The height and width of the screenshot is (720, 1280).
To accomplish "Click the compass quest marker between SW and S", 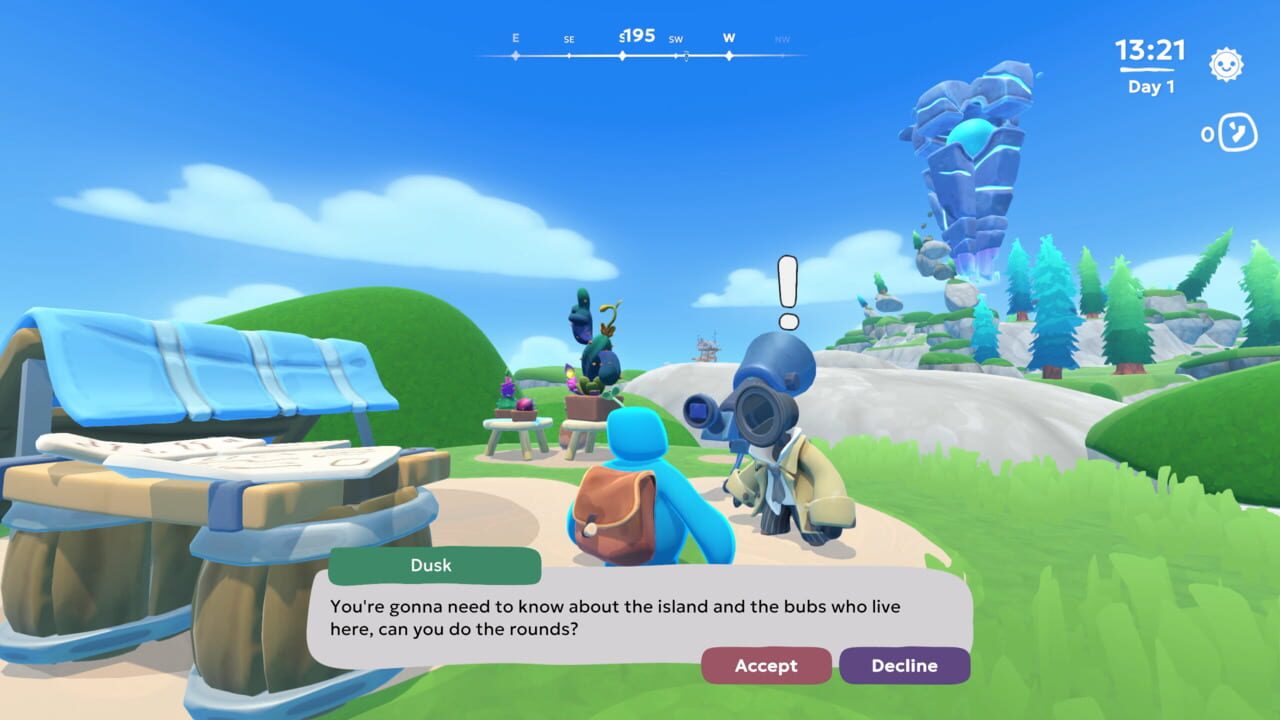I will pos(685,58).
